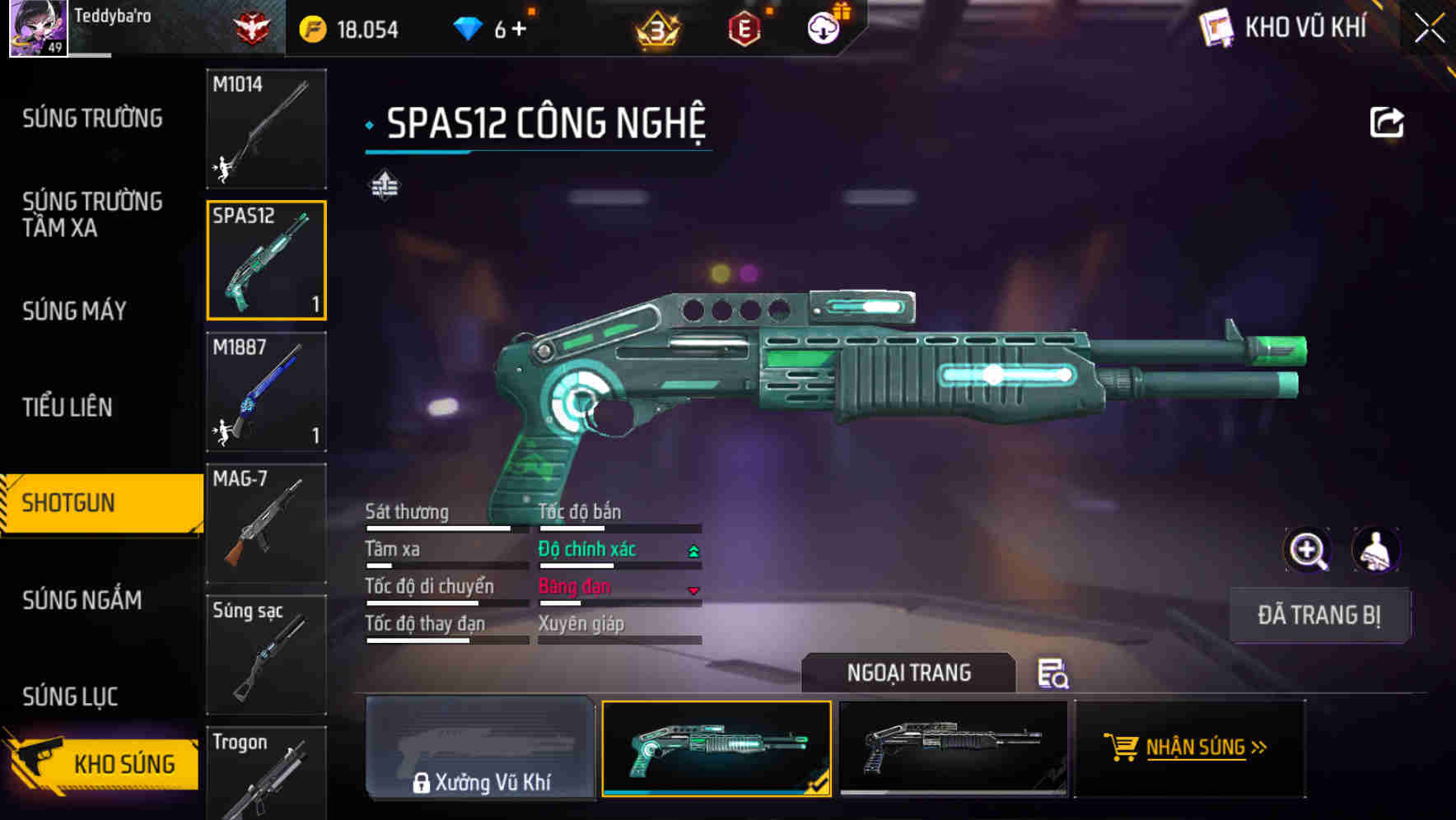The width and height of the screenshot is (1456, 820).
Task: Select the M1014 weapon slot
Action: pyautogui.click(x=266, y=128)
